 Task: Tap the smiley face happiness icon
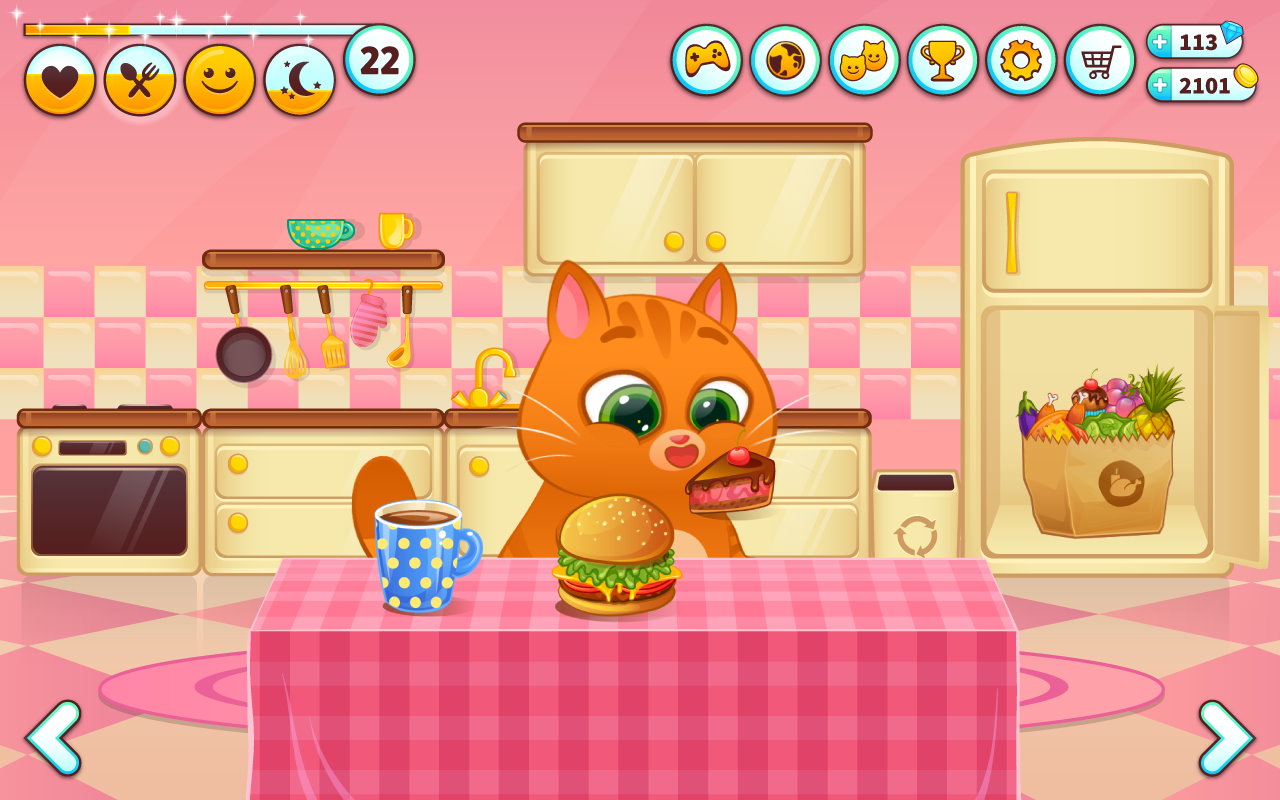(x=220, y=80)
